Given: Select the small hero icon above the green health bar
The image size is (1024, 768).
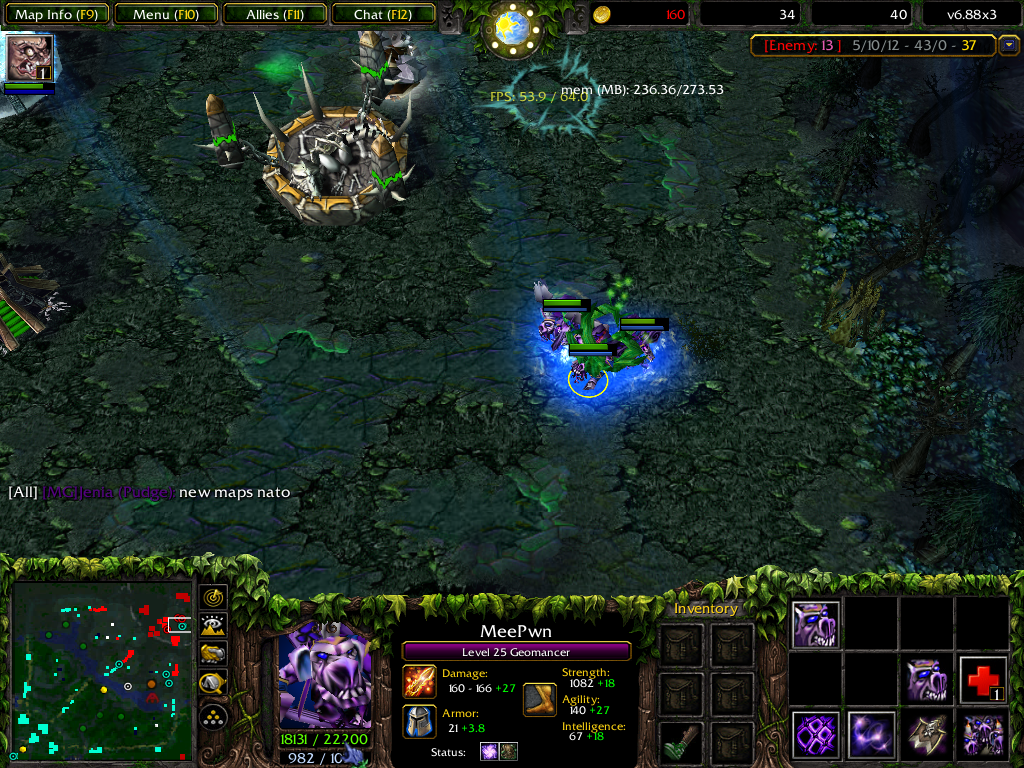Looking at the screenshot, I should click(x=29, y=57).
